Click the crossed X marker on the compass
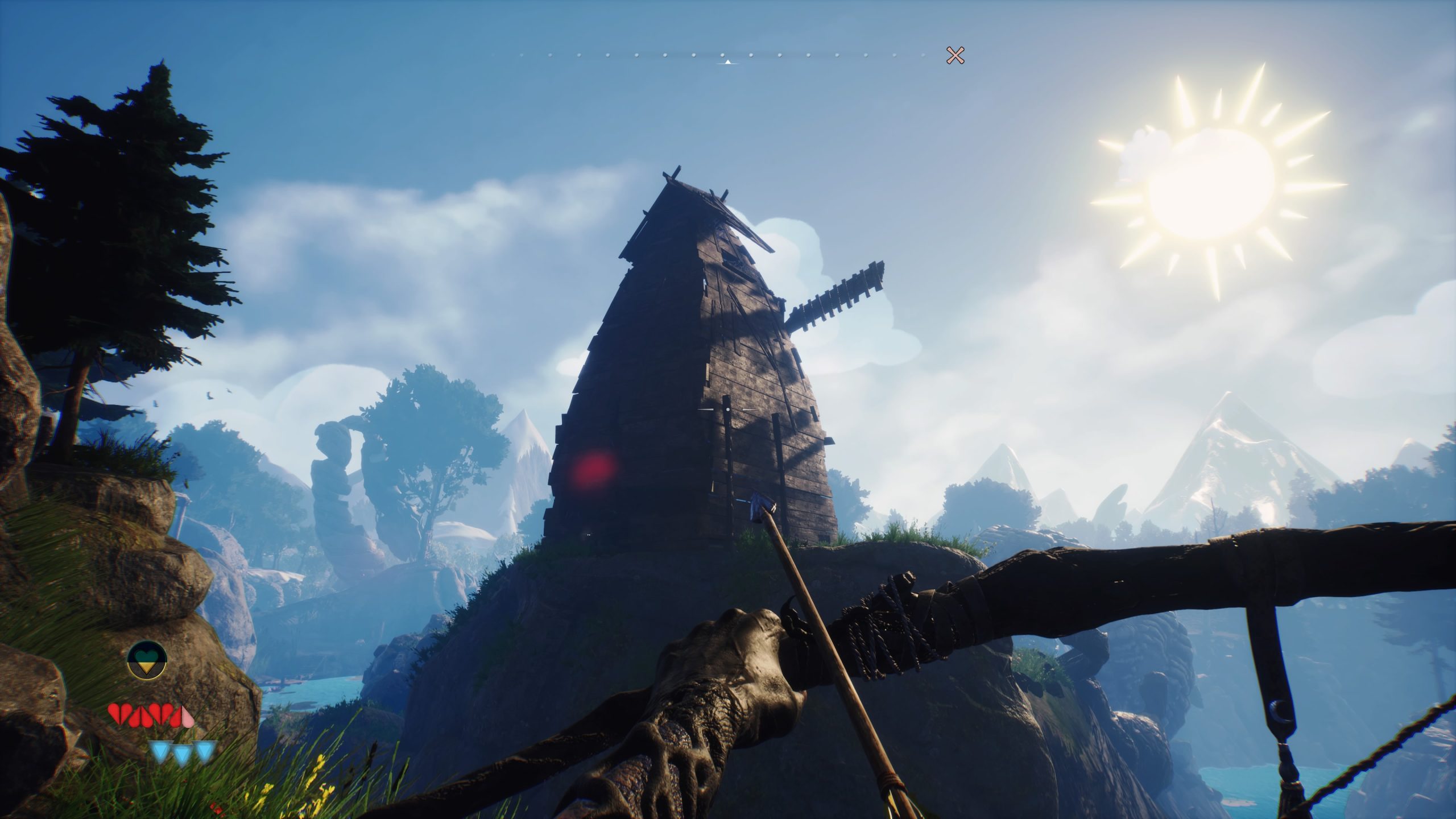 tap(955, 55)
